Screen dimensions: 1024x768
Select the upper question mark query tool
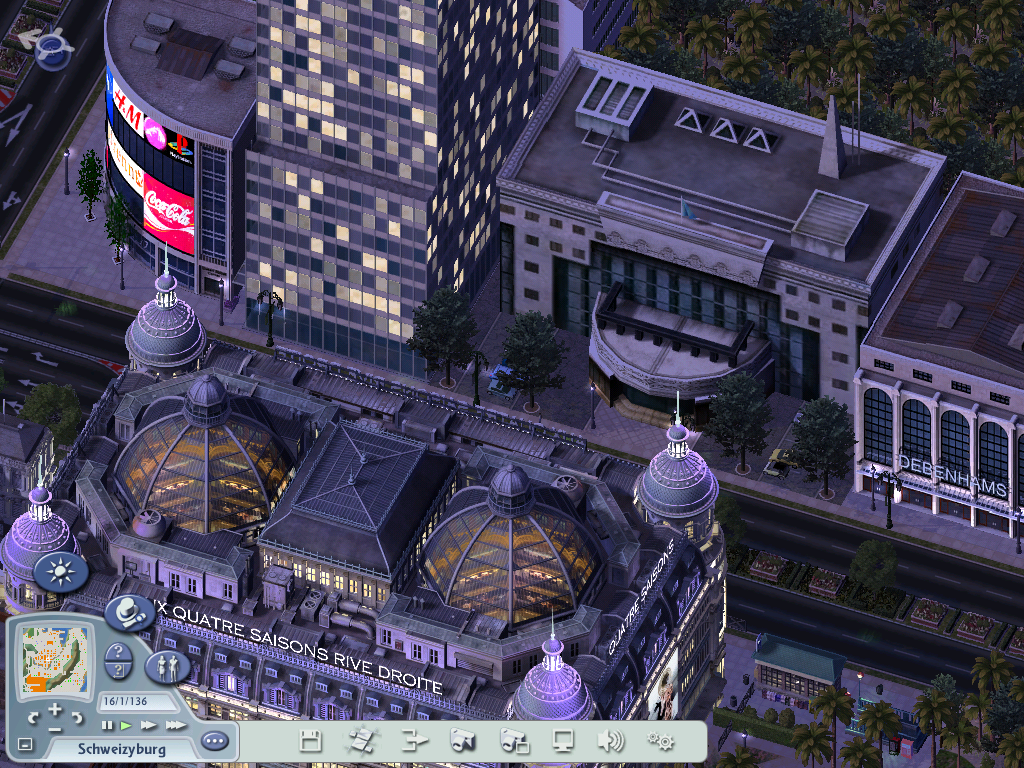tap(118, 653)
